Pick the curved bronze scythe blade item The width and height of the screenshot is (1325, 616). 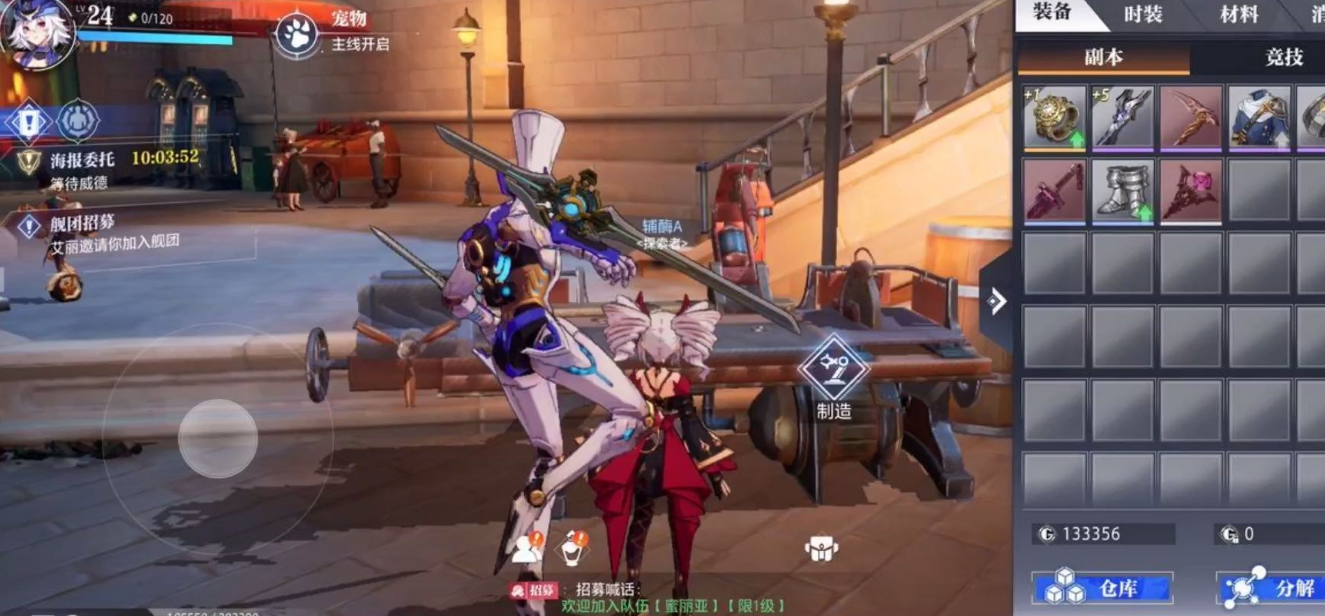point(1191,118)
